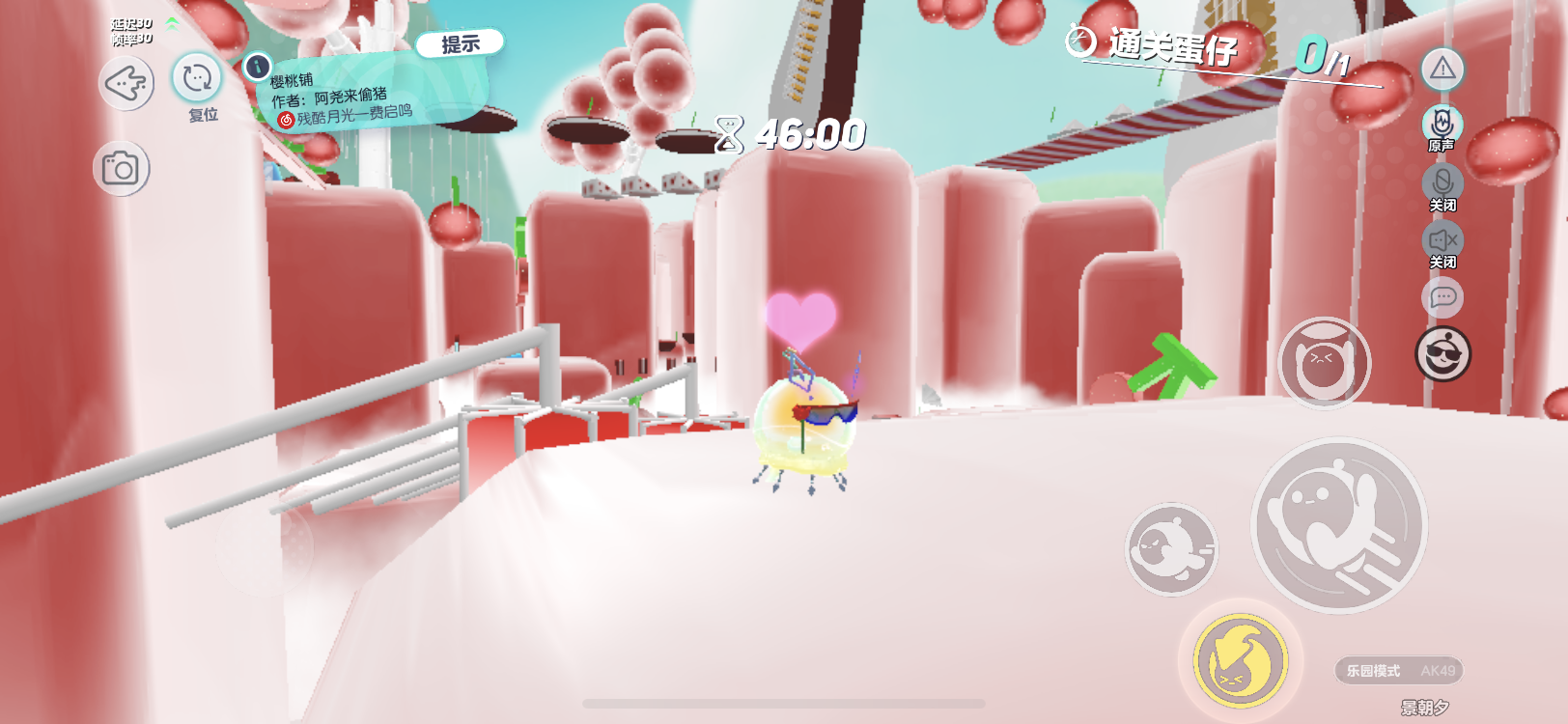The width and height of the screenshot is (1568, 724).
Task: Toggle the muted speaker button
Action: pos(1442,240)
